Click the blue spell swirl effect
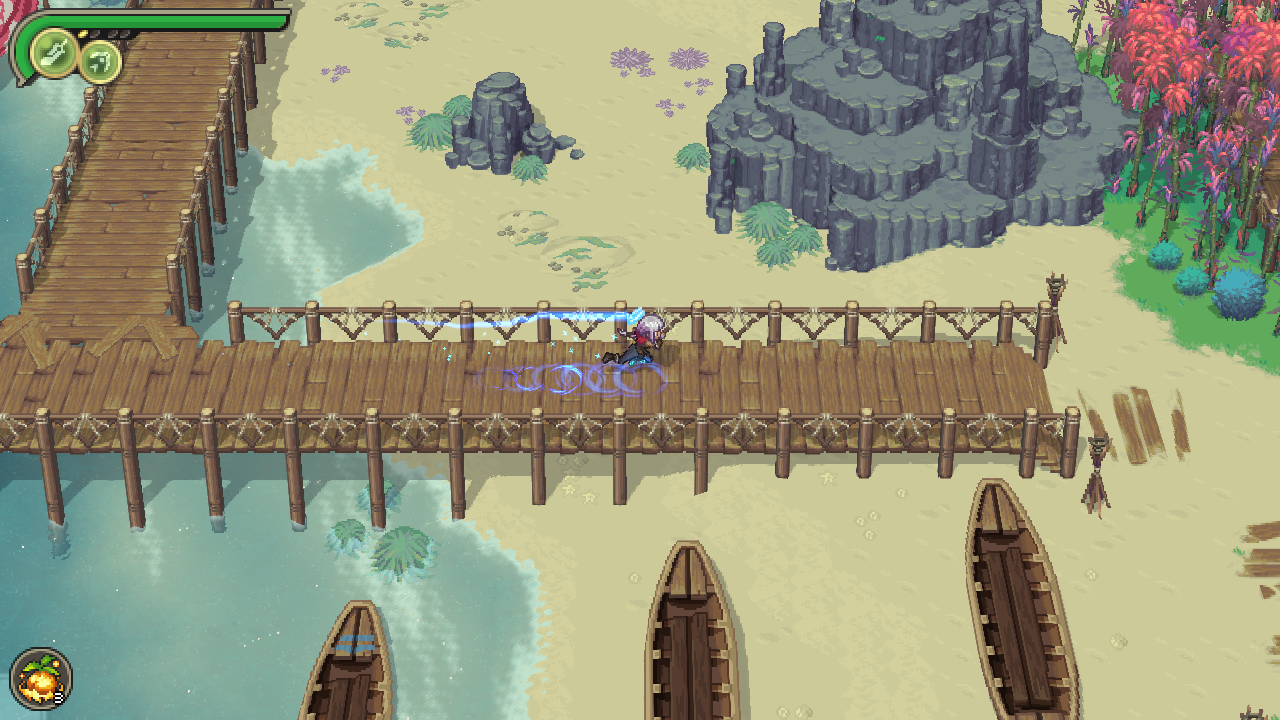 pos(560,380)
